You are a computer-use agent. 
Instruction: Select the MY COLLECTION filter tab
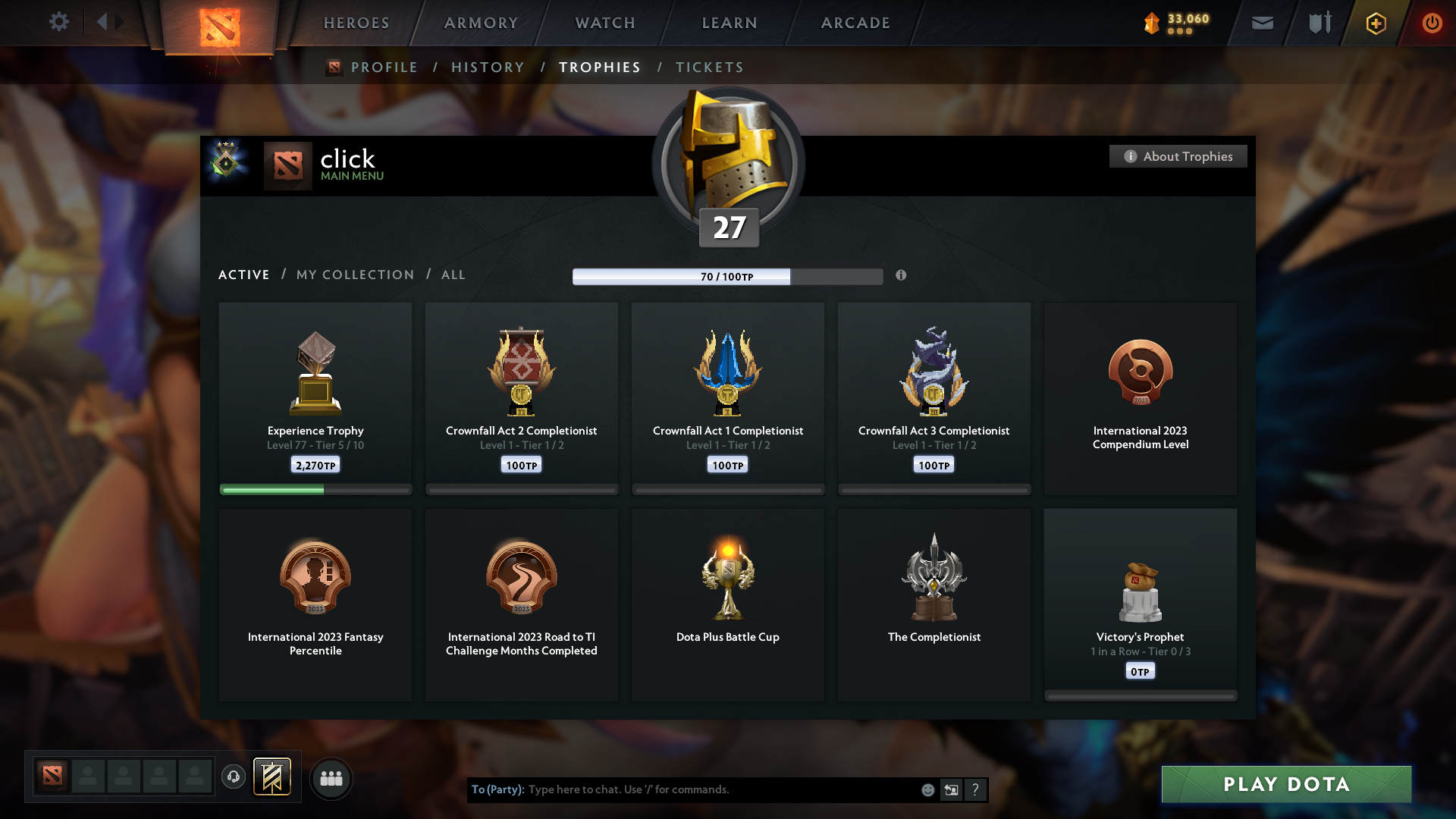[x=354, y=275]
